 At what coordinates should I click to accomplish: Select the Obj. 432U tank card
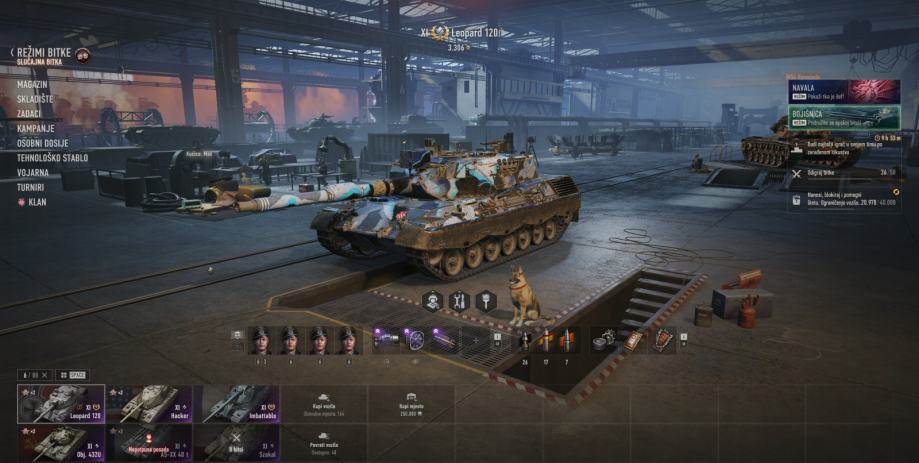click(61, 443)
